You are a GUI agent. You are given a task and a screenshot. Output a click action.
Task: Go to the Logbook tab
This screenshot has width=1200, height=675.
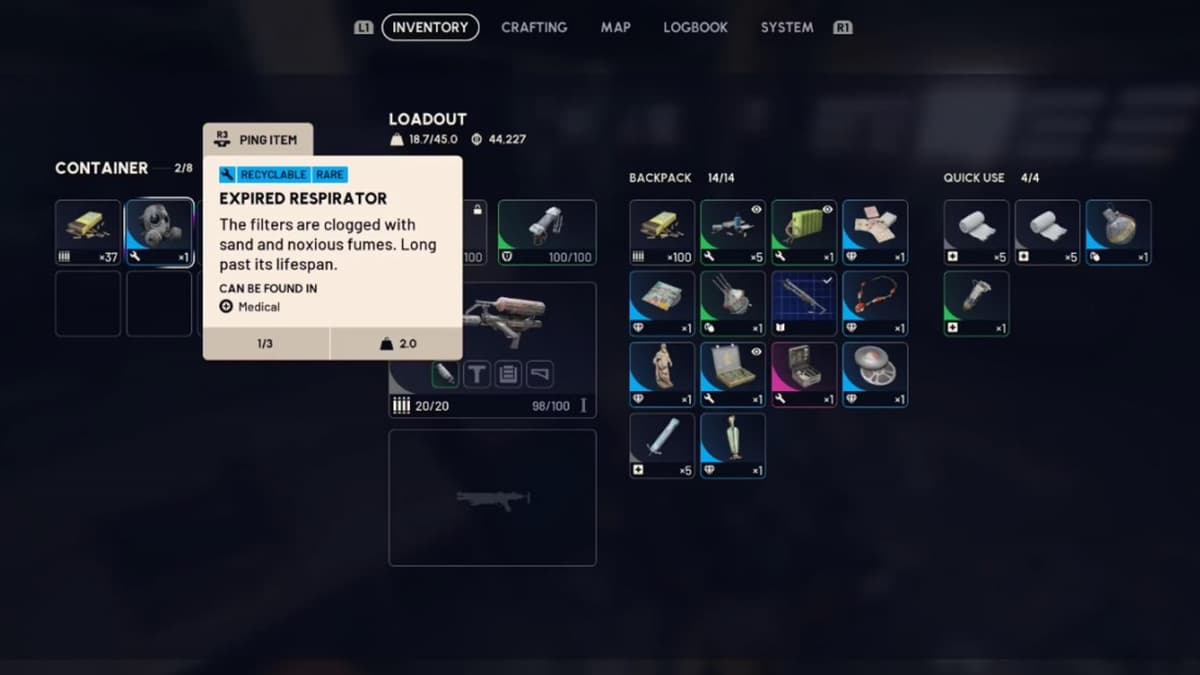[x=695, y=27]
